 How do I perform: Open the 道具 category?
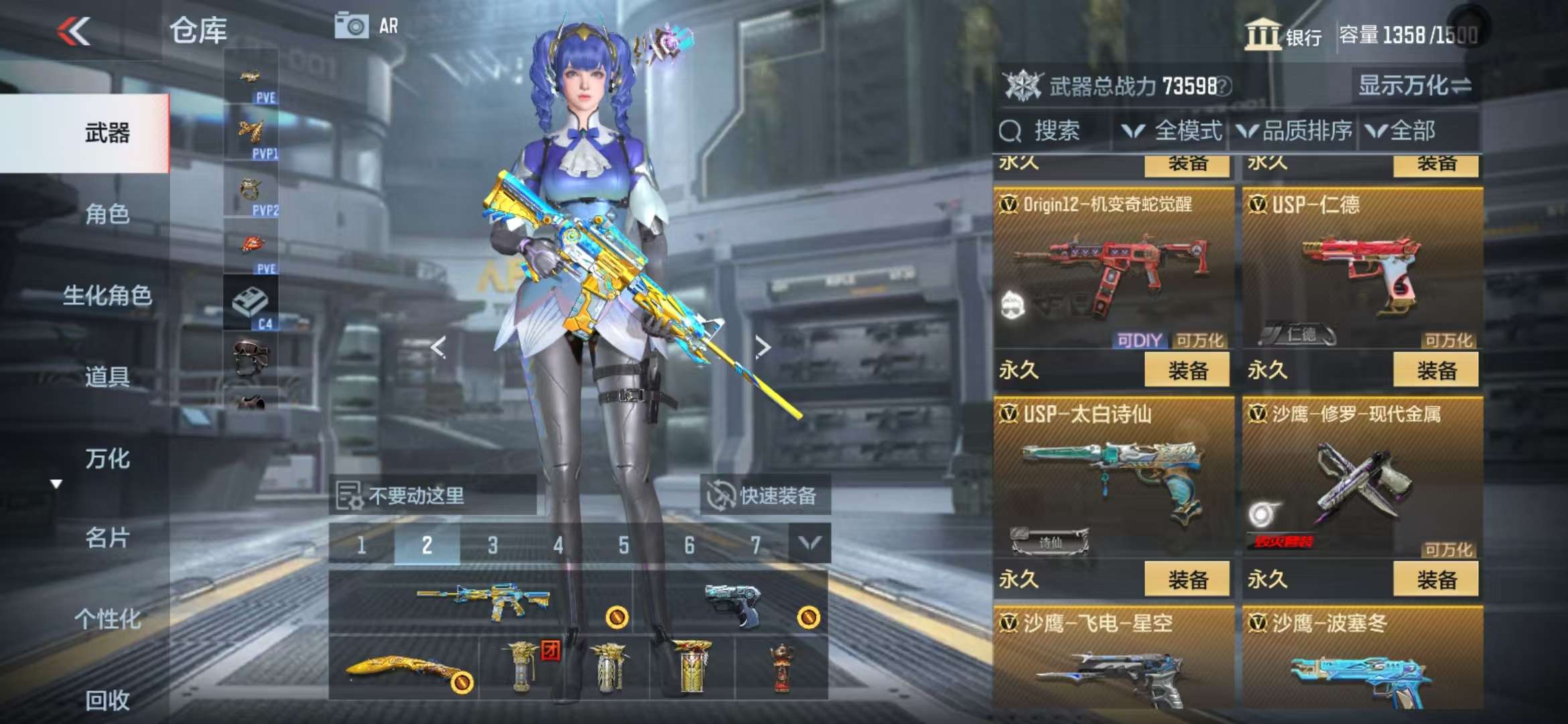coord(107,377)
